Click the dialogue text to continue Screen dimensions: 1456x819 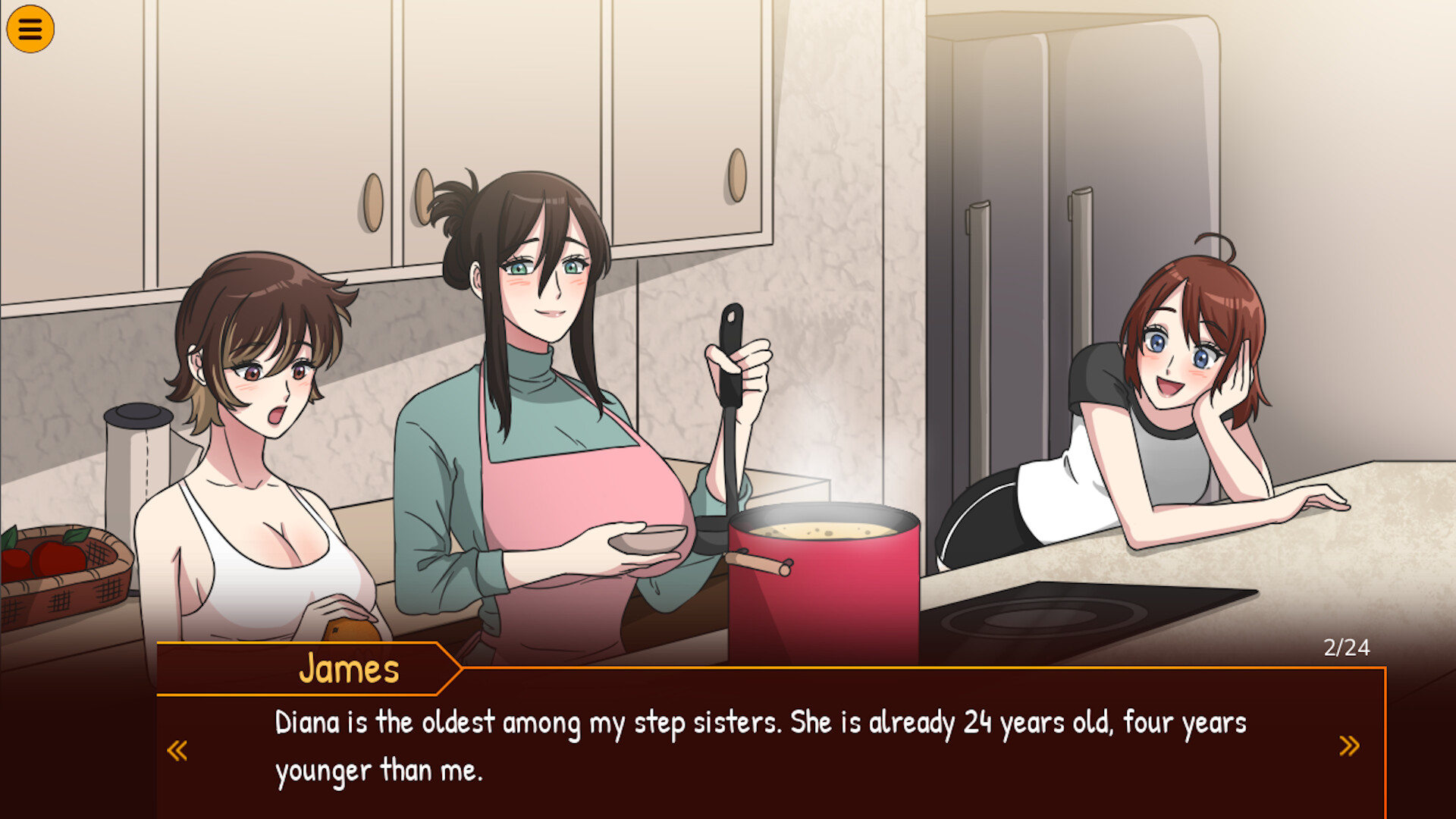pyautogui.click(x=682, y=743)
